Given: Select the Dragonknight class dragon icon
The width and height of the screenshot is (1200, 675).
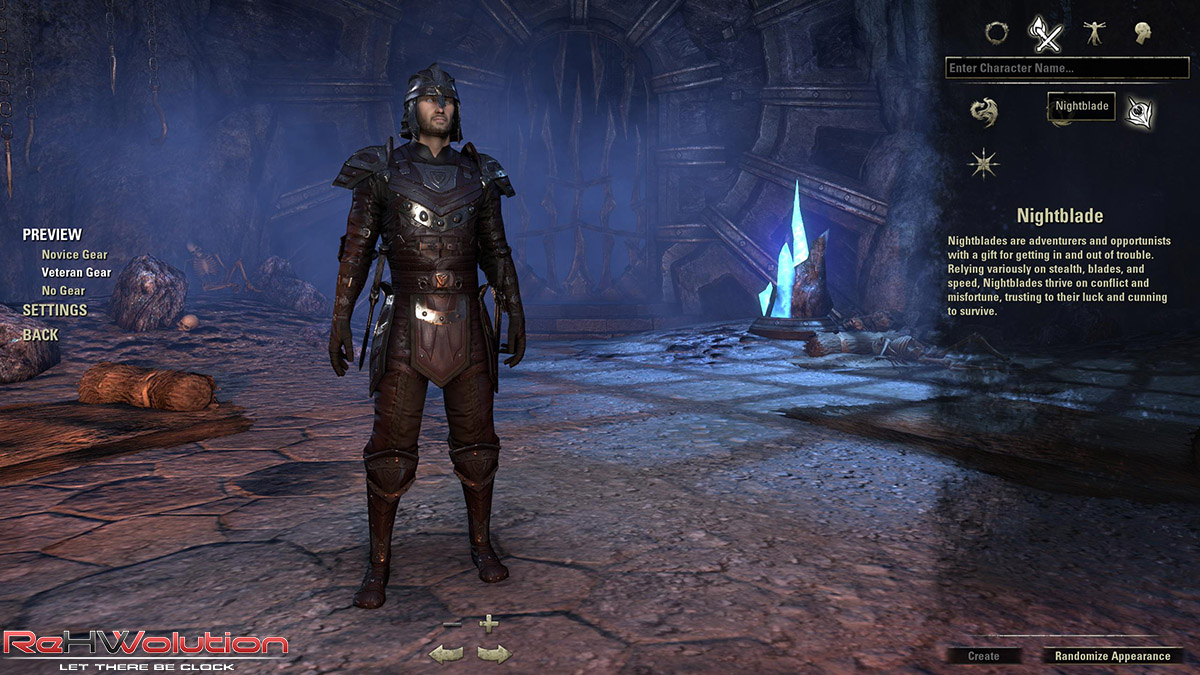Looking at the screenshot, I should tap(984, 111).
